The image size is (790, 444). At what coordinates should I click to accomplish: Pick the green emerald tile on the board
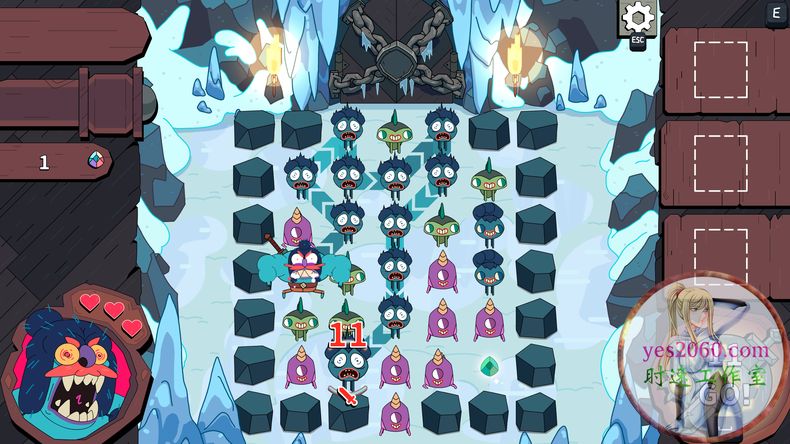tap(489, 366)
